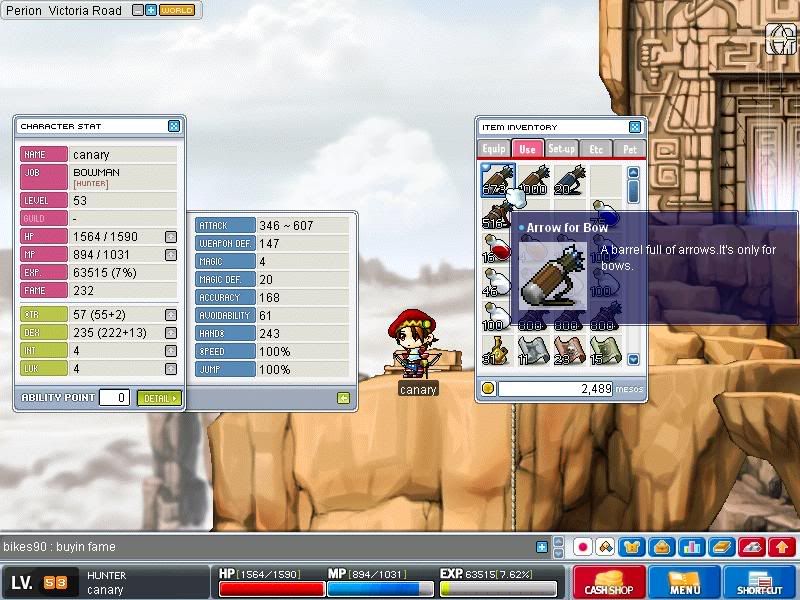Select the blue arrow stack of 20
This screenshot has height=600, width=800.
(568, 180)
